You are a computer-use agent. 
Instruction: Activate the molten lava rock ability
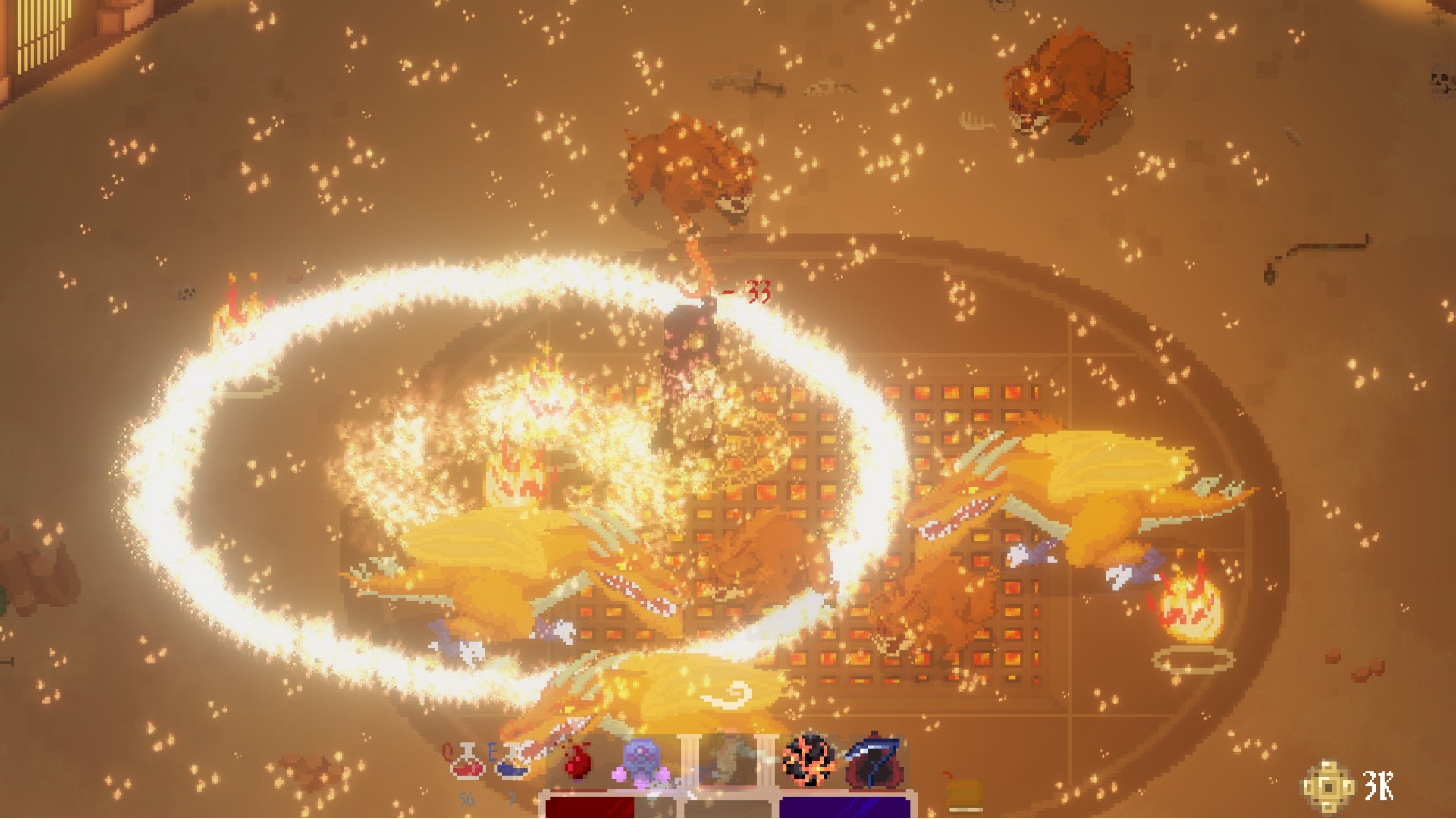(809, 761)
